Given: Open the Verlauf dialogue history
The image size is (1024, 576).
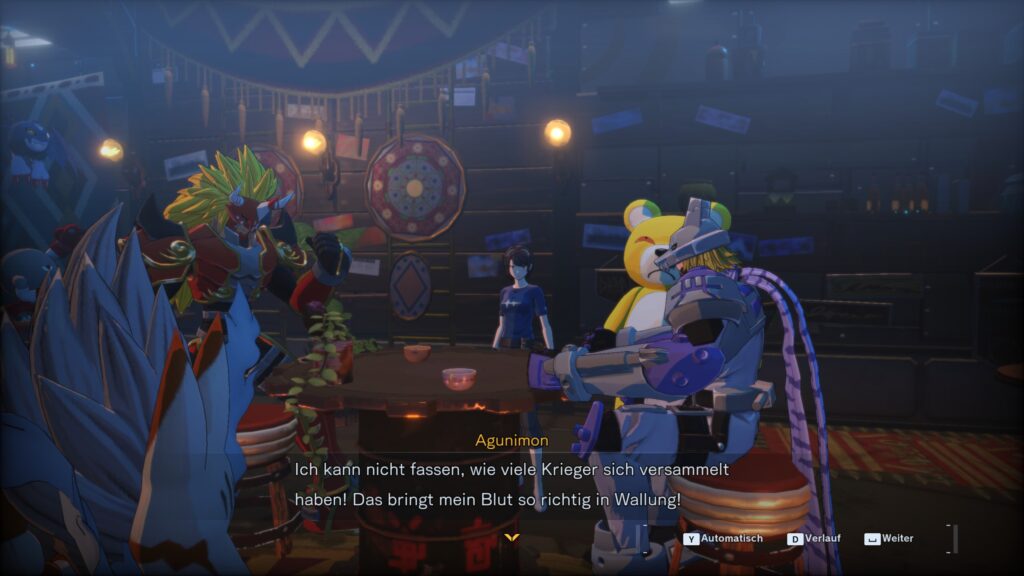Looking at the screenshot, I should [x=814, y=539].
